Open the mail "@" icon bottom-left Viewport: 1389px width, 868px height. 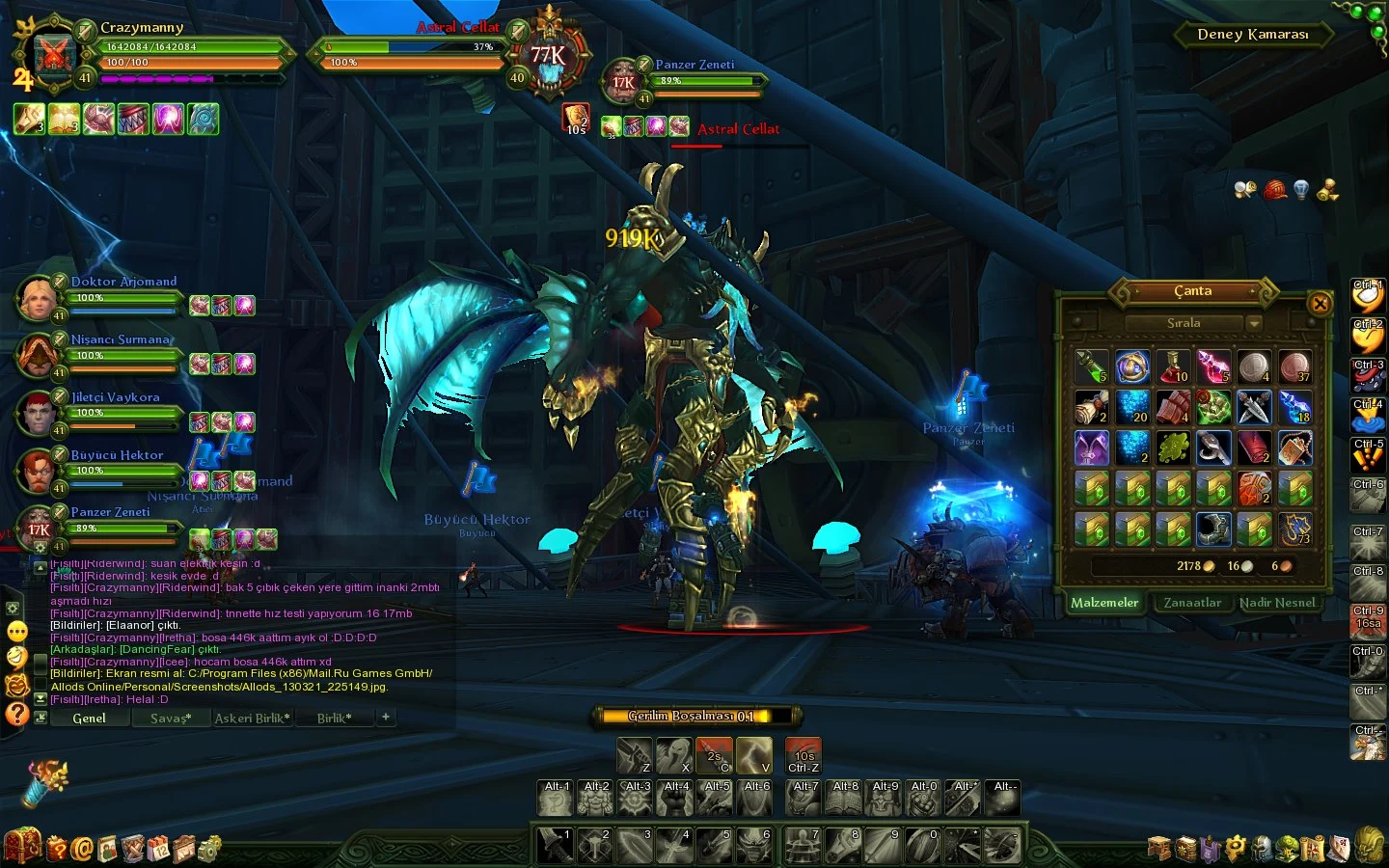coord(81,850)
